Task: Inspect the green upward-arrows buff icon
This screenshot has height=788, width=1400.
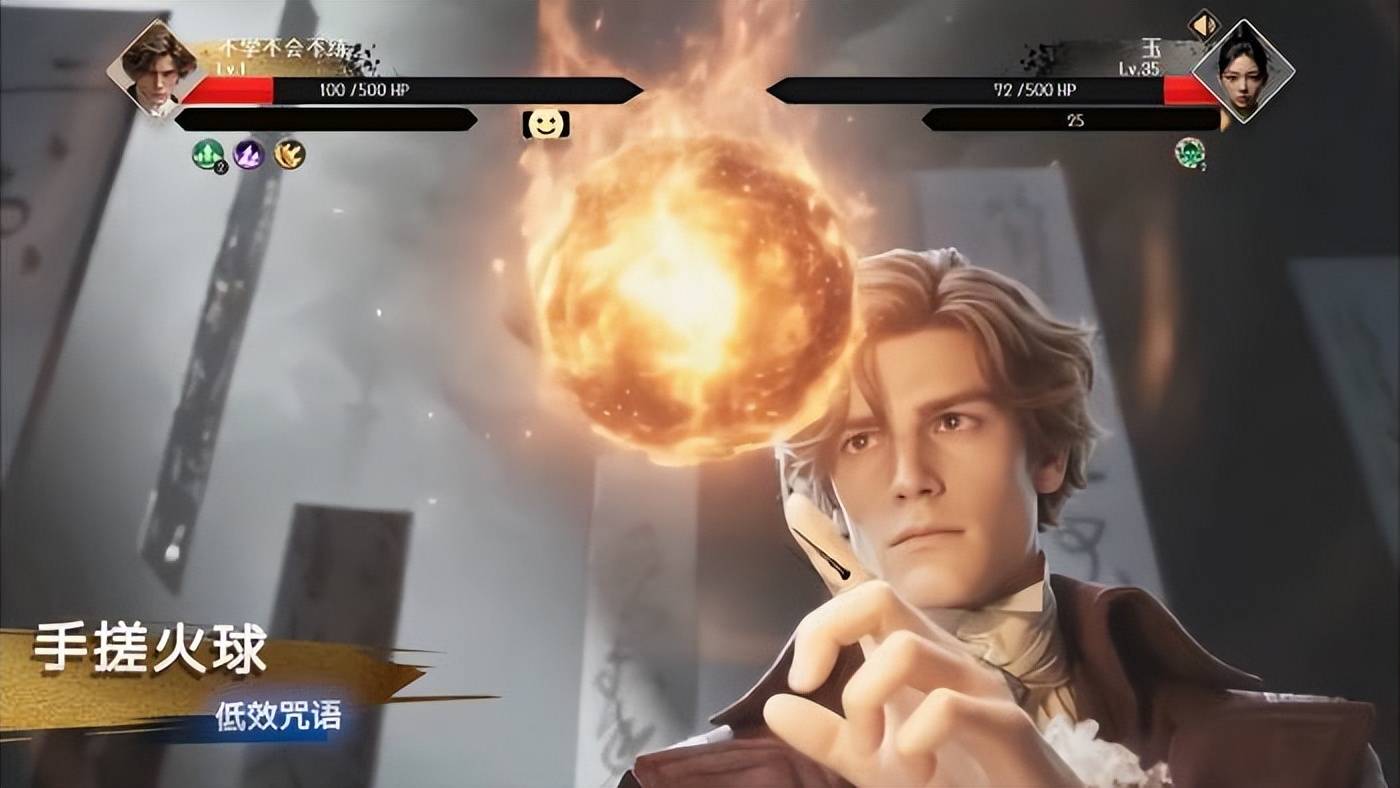Action: point(208,154)
